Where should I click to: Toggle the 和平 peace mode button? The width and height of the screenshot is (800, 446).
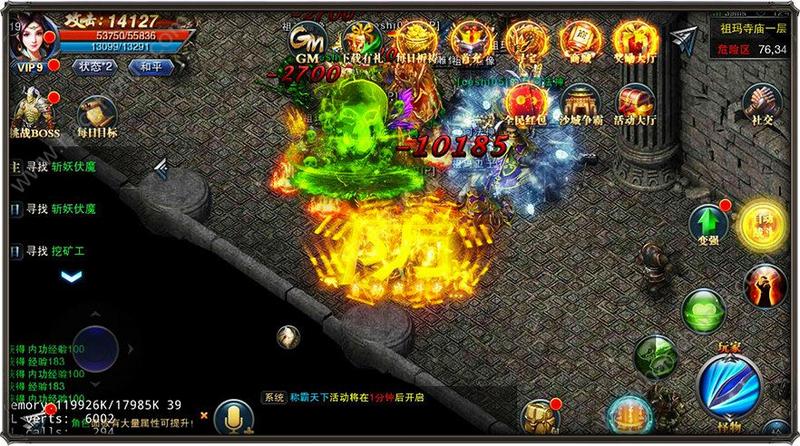[152, 66]
